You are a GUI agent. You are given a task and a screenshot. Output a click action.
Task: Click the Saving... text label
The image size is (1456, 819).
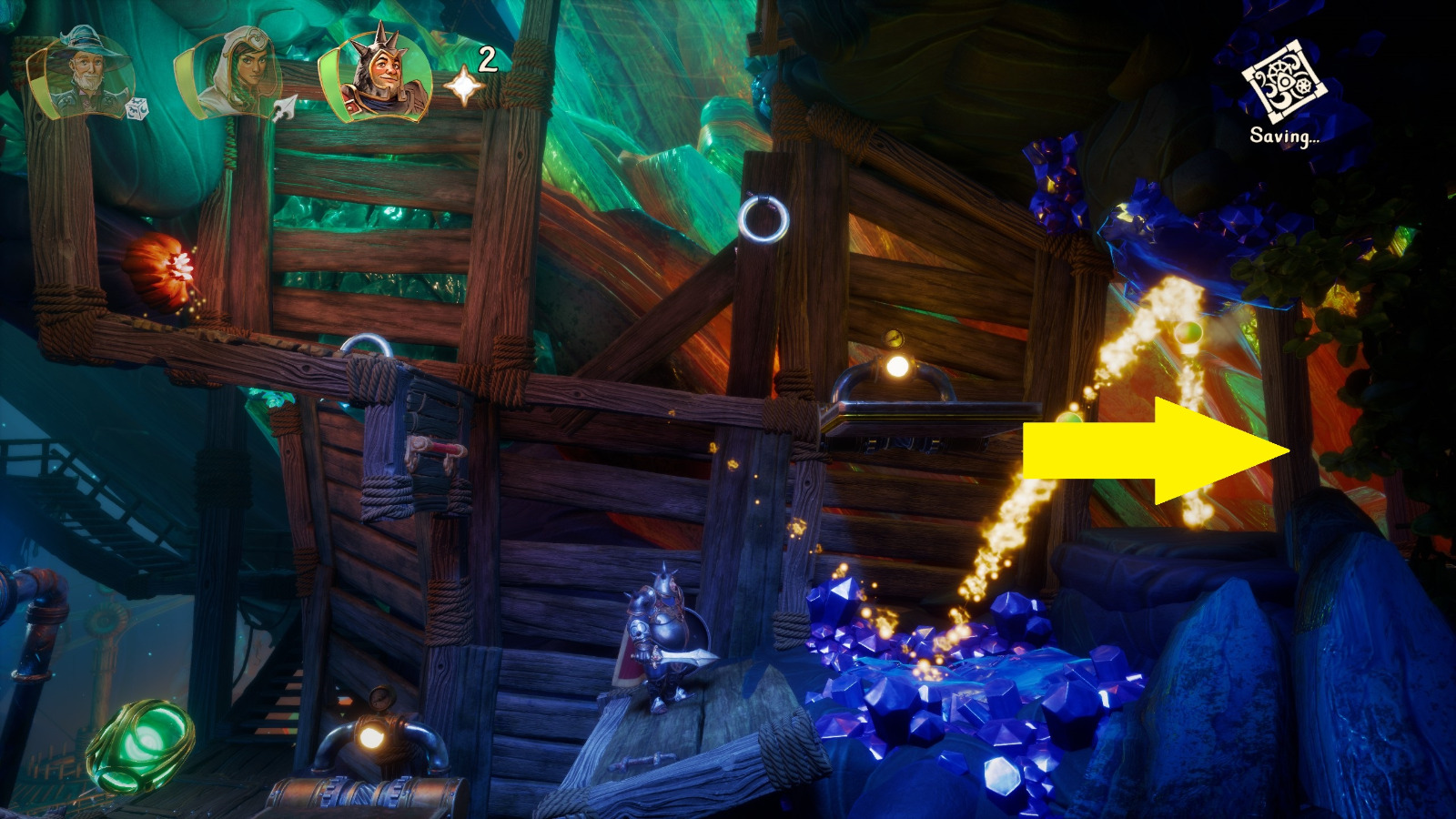pyautogui.click(x=1285, y=136)
